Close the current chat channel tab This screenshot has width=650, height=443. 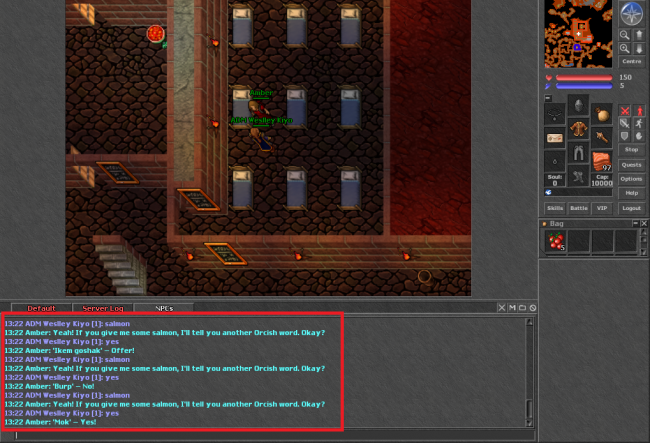pyautogui.click(x=533, y=307)
